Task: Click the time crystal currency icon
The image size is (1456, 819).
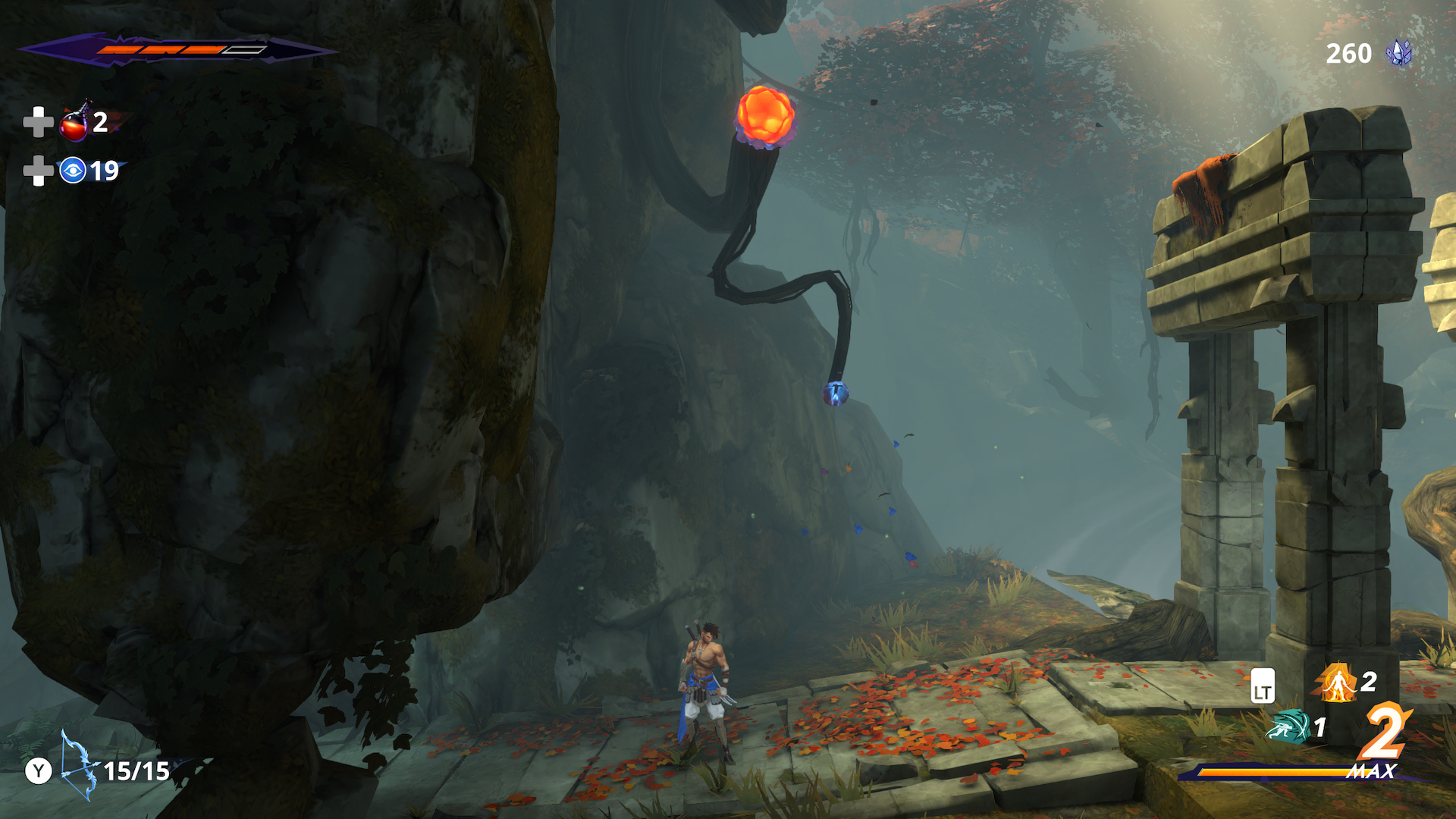Action: point(1398,53)
